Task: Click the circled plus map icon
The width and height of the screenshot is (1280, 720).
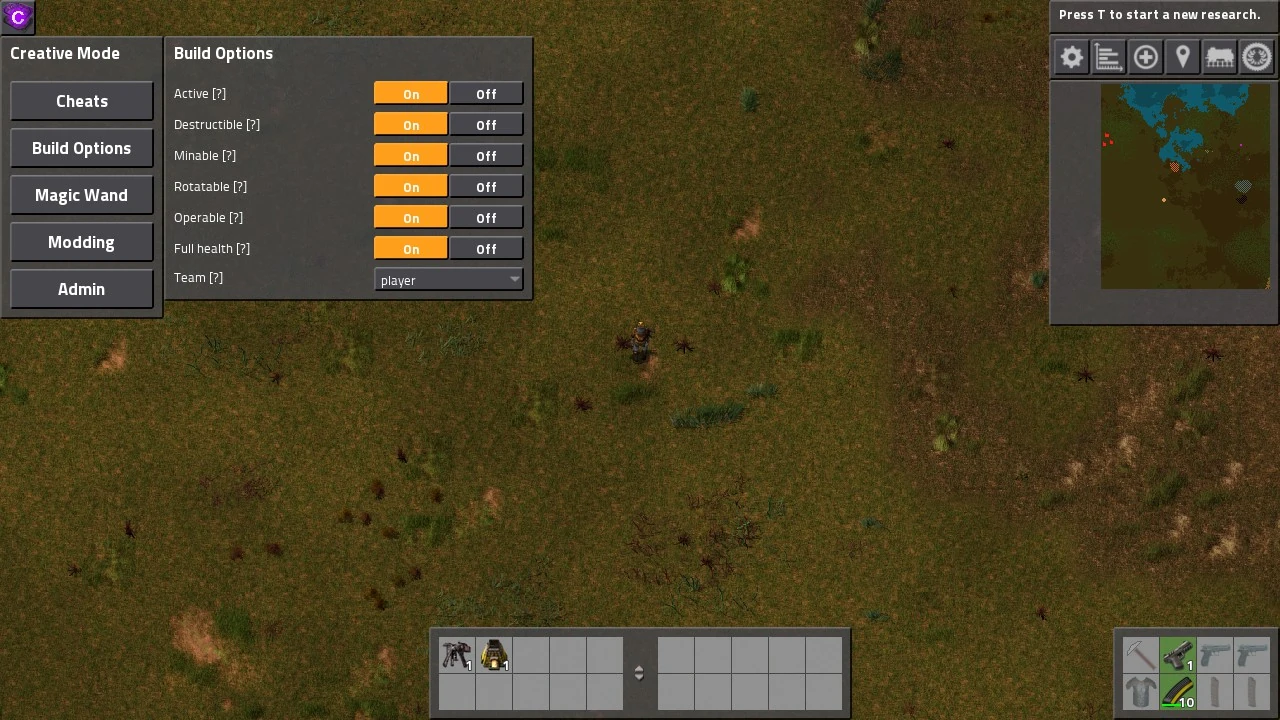Action: 1145,57
